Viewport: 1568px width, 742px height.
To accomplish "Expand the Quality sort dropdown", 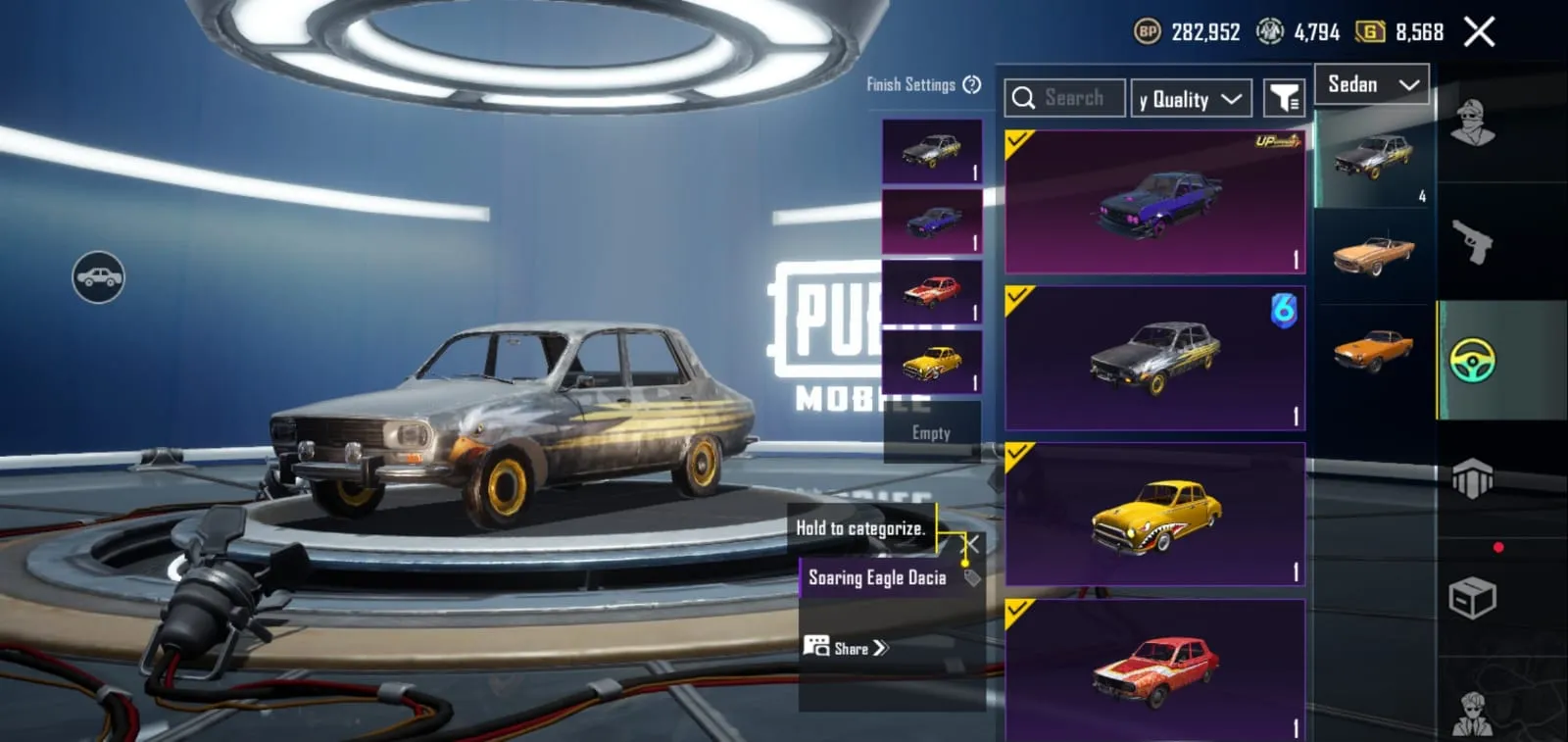I will pyautogui.click(x=1190, y=97).
